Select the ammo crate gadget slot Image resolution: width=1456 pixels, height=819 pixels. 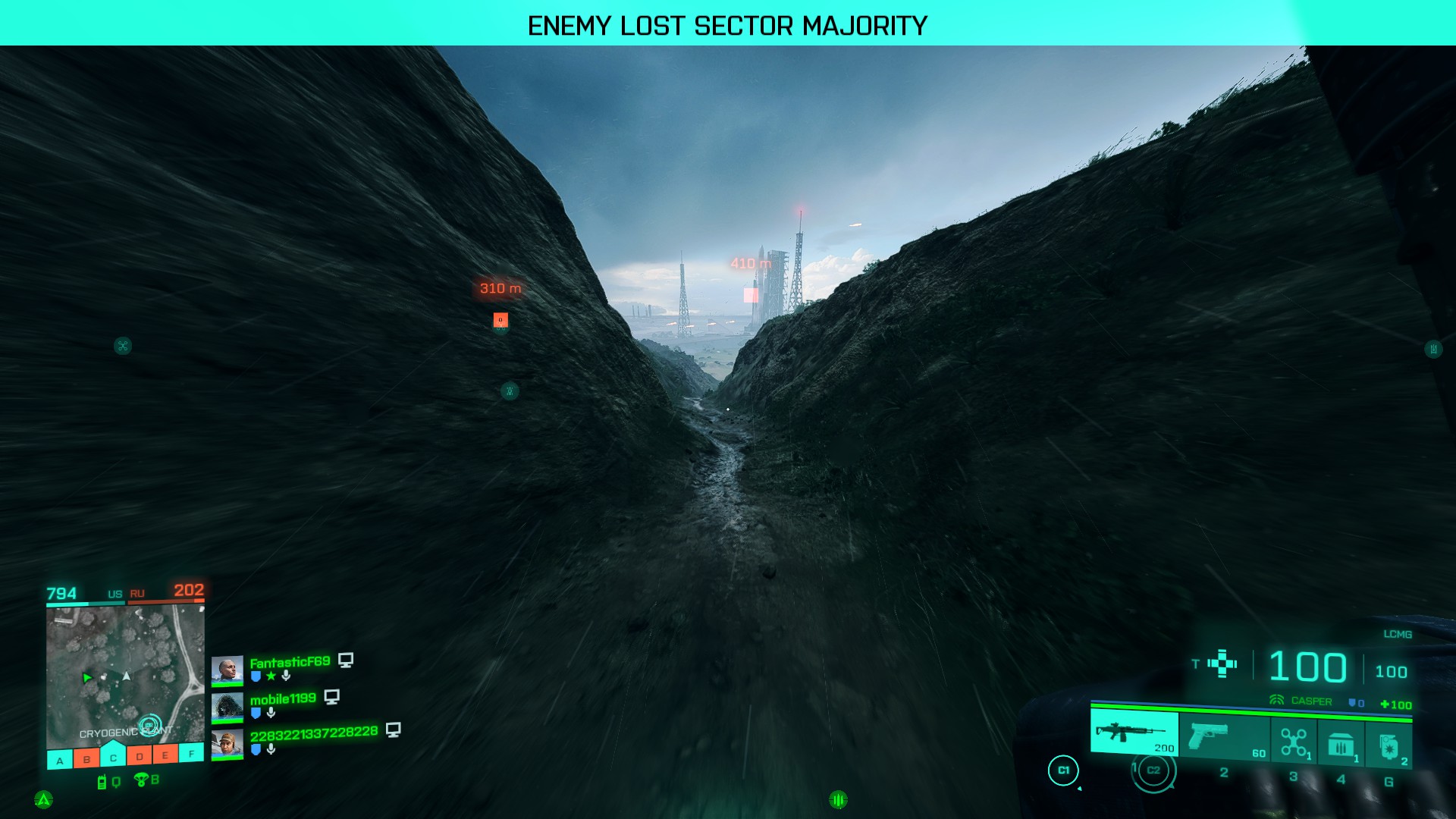pyautogui.click(x=1341, y=744)
